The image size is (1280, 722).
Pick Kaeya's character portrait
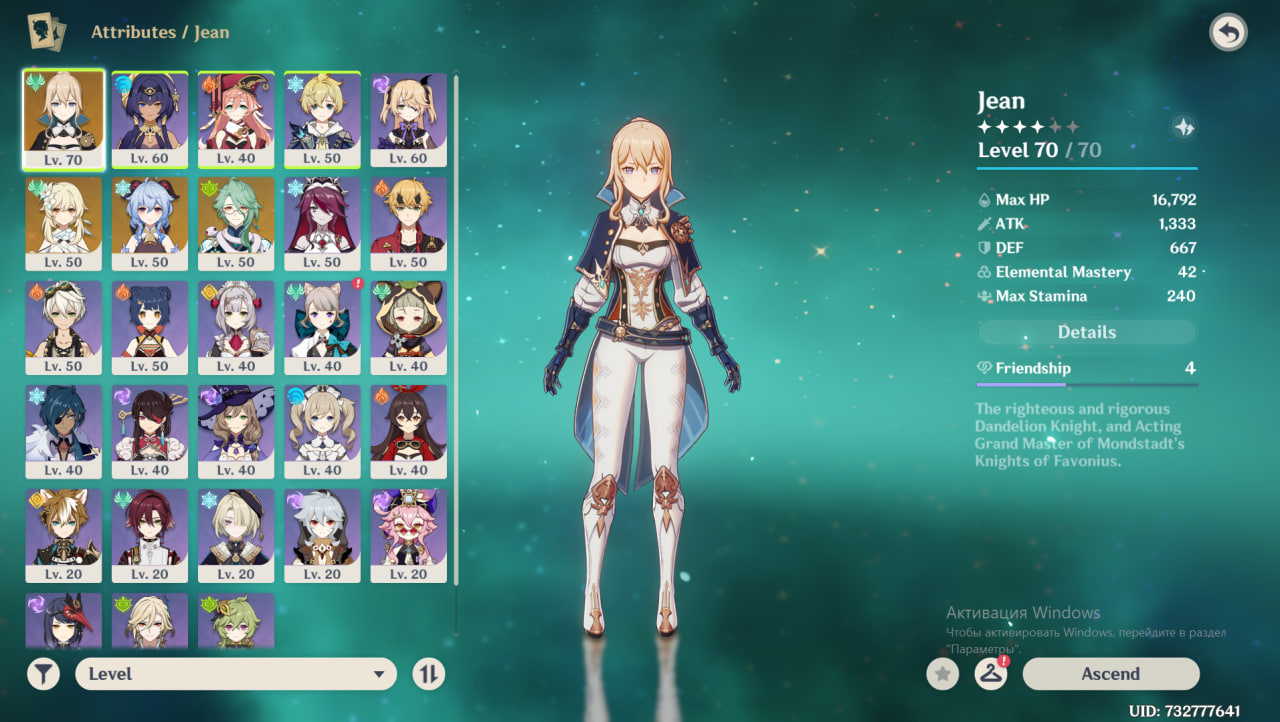[63, 430]
